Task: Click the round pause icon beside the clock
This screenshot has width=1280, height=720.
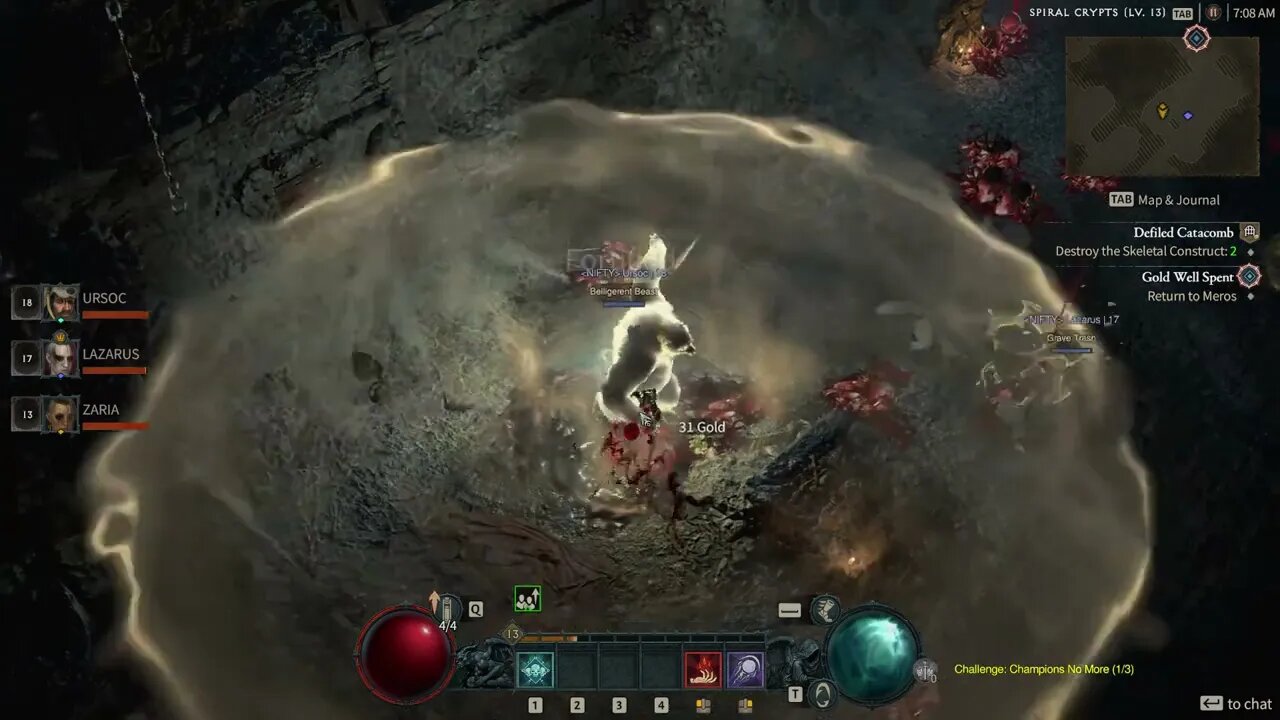Action: tap(1213, 13)
